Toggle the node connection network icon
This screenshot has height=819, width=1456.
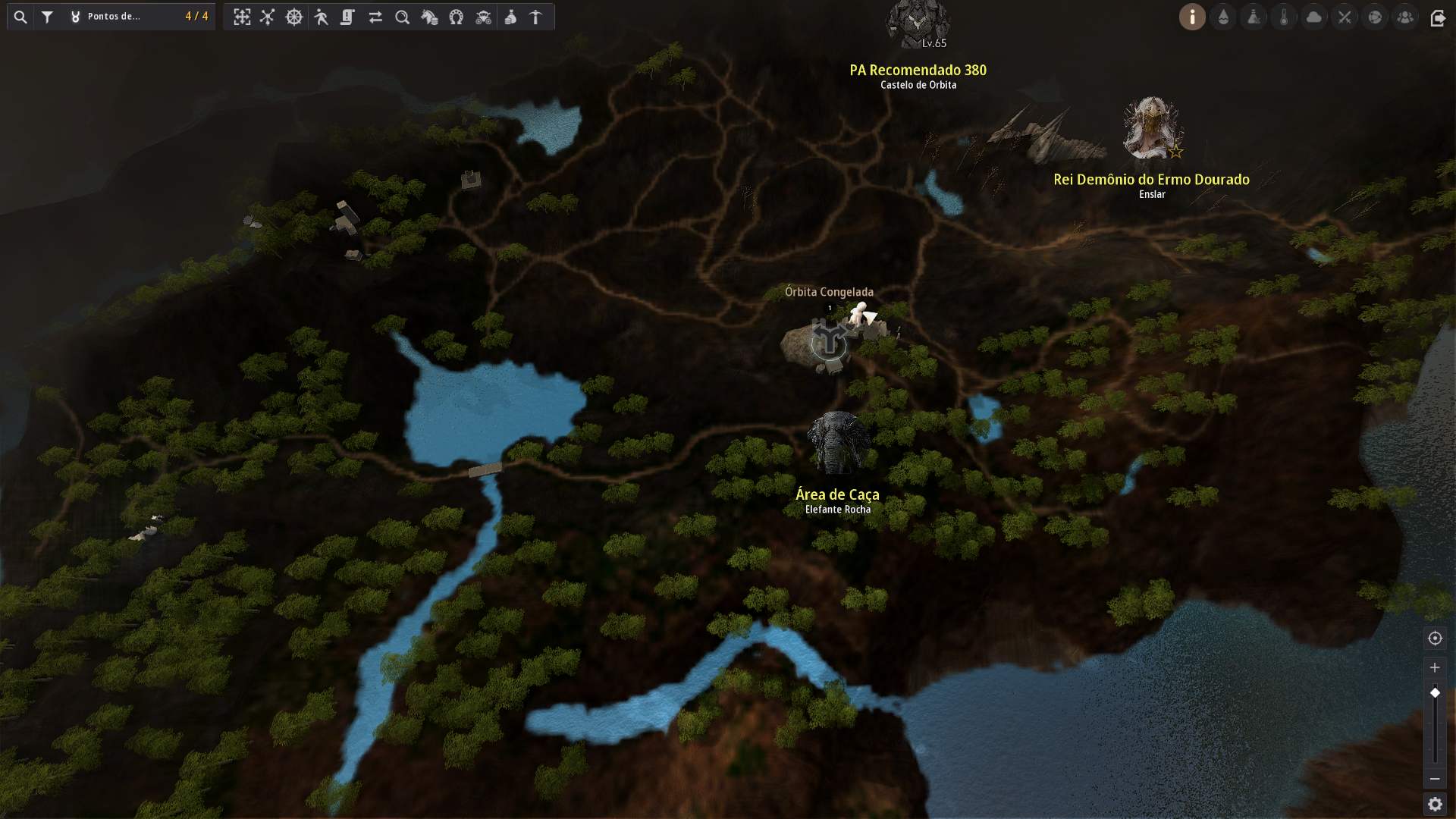[268, 17]
